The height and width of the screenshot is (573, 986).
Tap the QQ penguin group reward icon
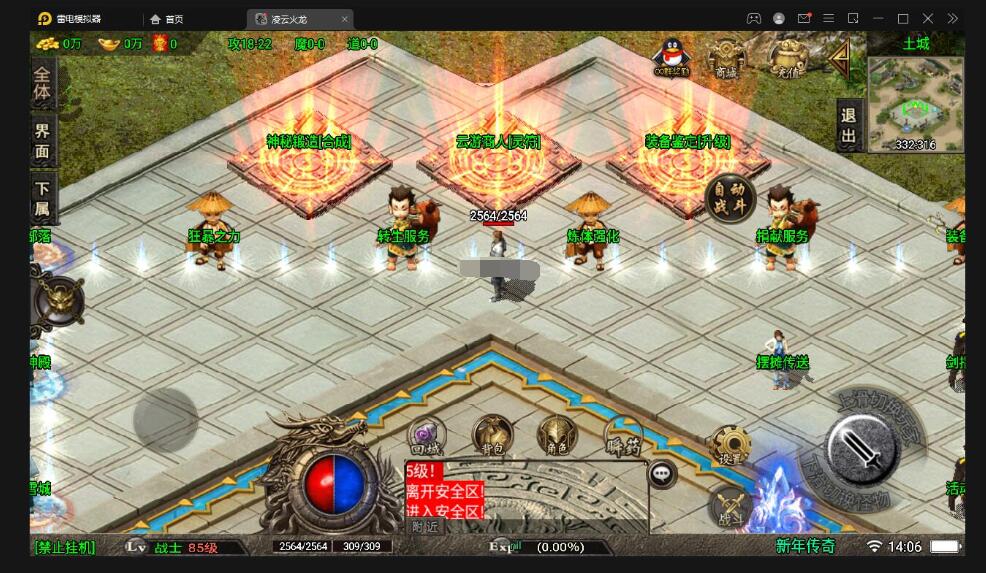point(671,57)
